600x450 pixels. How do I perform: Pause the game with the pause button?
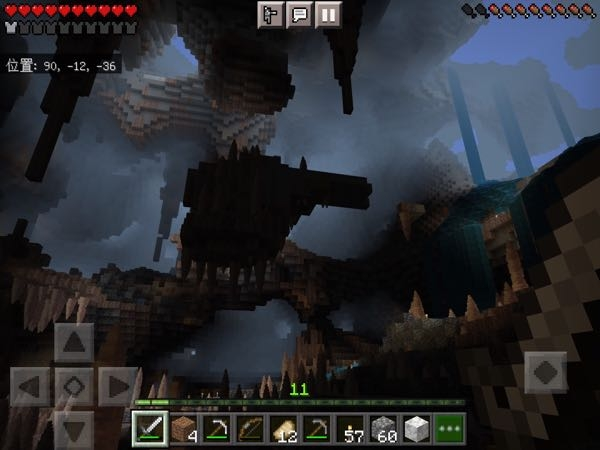(328, 14)
